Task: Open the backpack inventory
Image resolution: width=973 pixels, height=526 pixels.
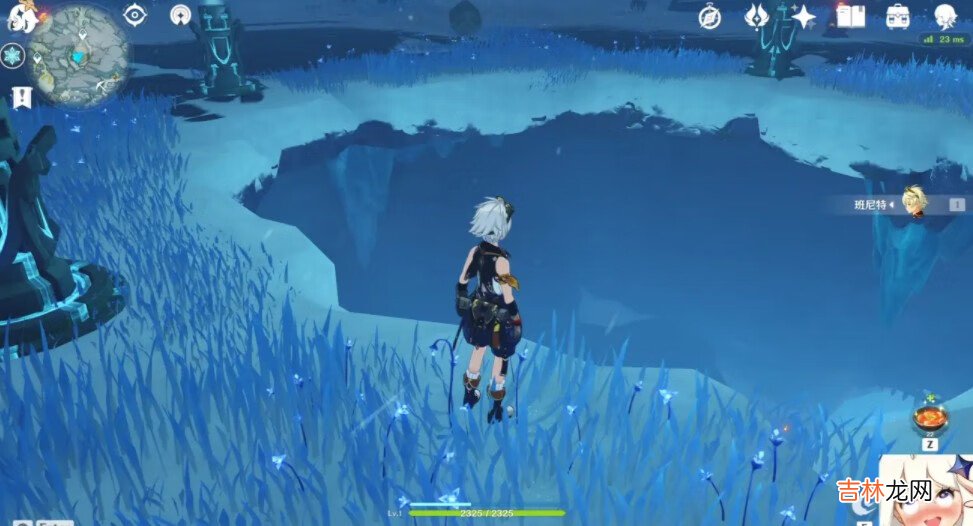Action: (x=897, y=16)
